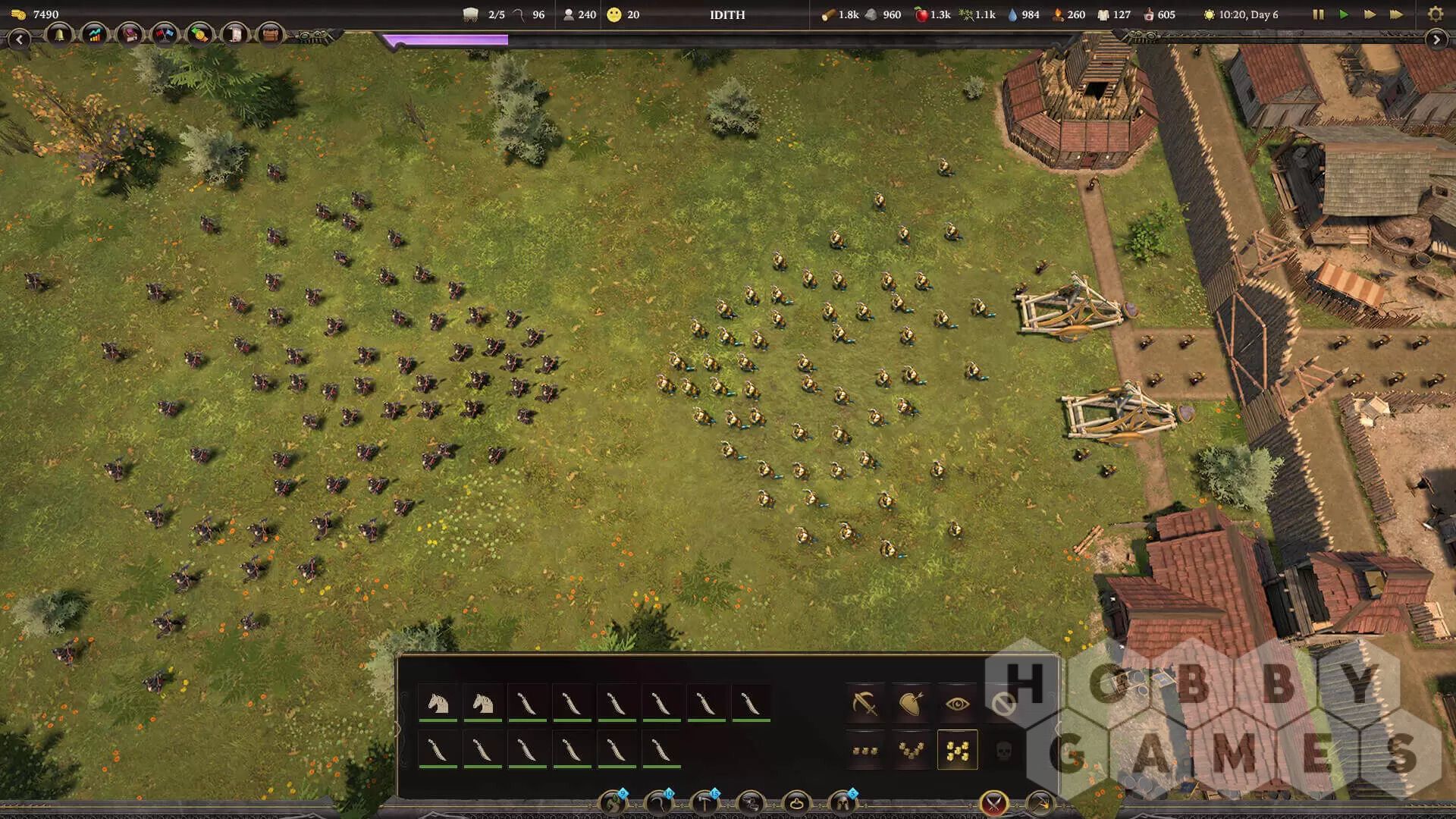Screen dimensions: 1456x819
Task: Set the line formation
Action: (x=864, y=750)
